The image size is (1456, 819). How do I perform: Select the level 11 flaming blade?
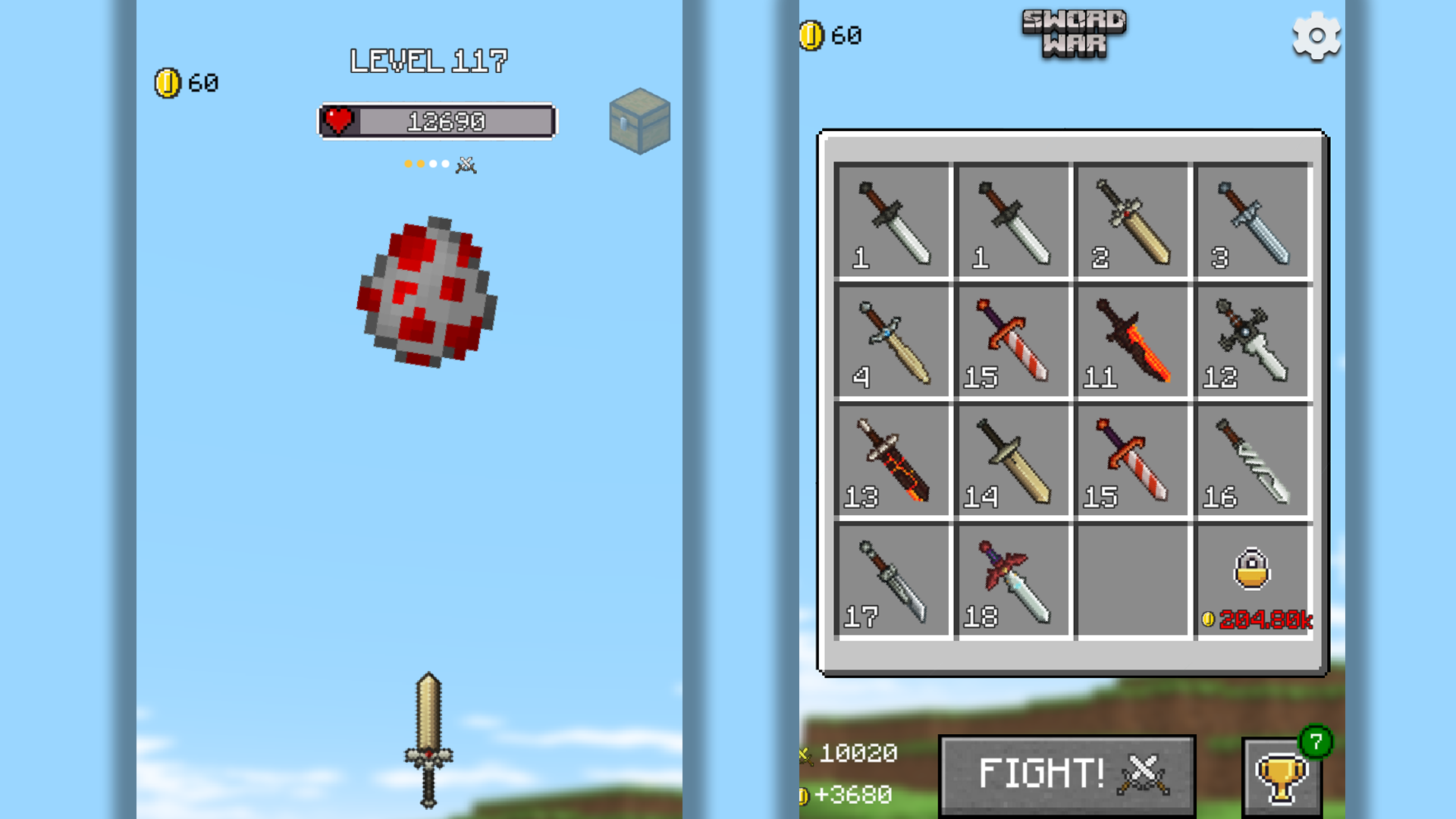tap(1131, 339)
